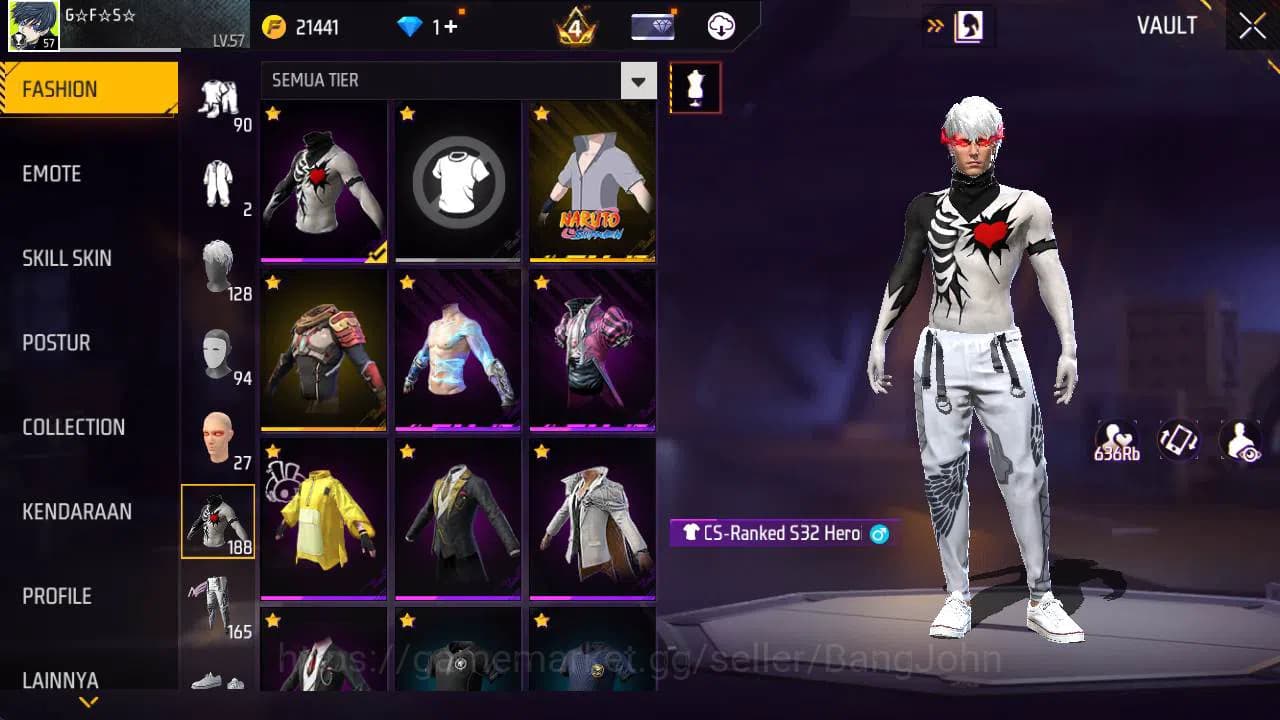Toggle the equipped skeleton tattoo top off
The image size is (1280, 720).
323,182
